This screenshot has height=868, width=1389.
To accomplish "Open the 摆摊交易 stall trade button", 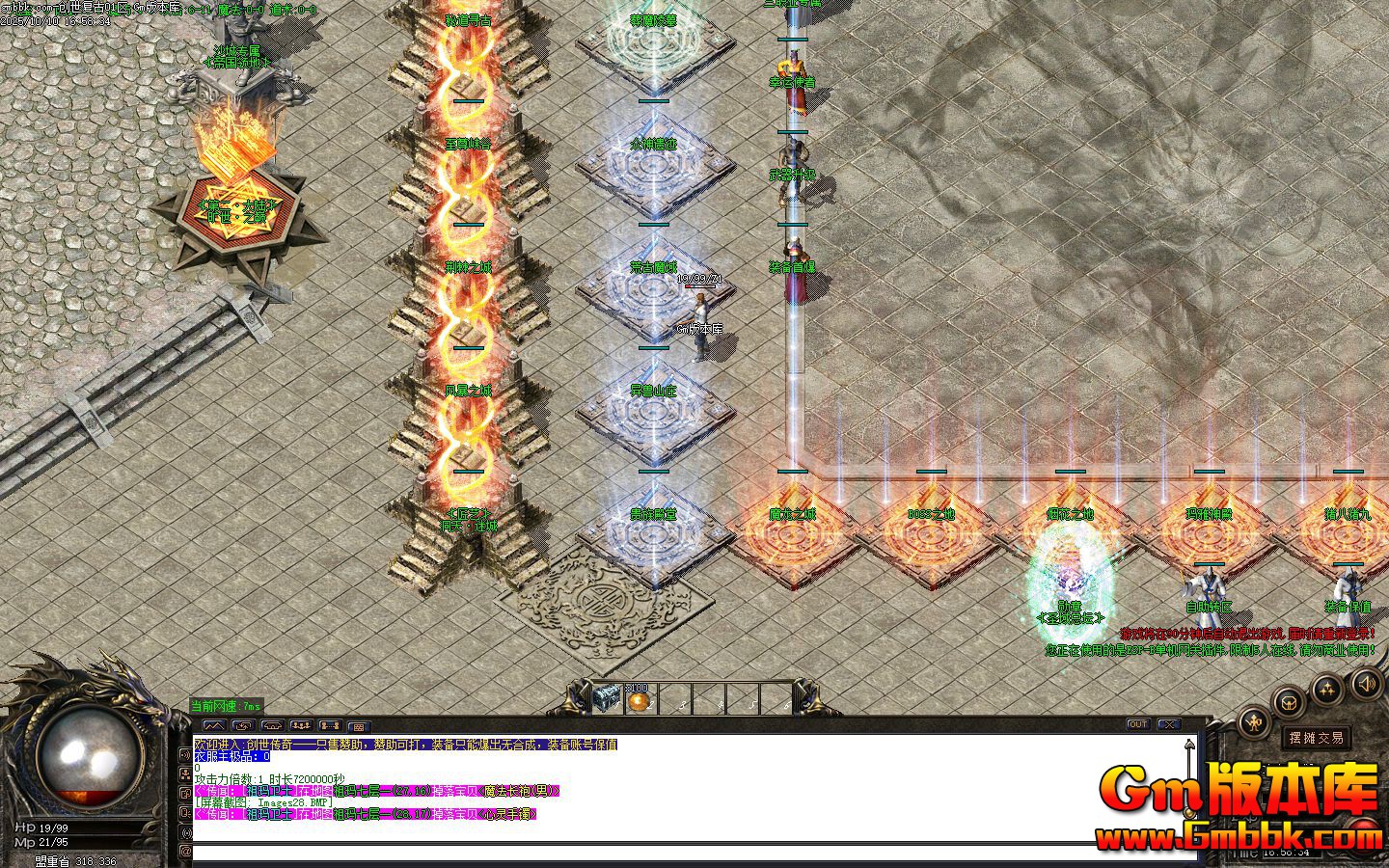I will coord(1317,738).
